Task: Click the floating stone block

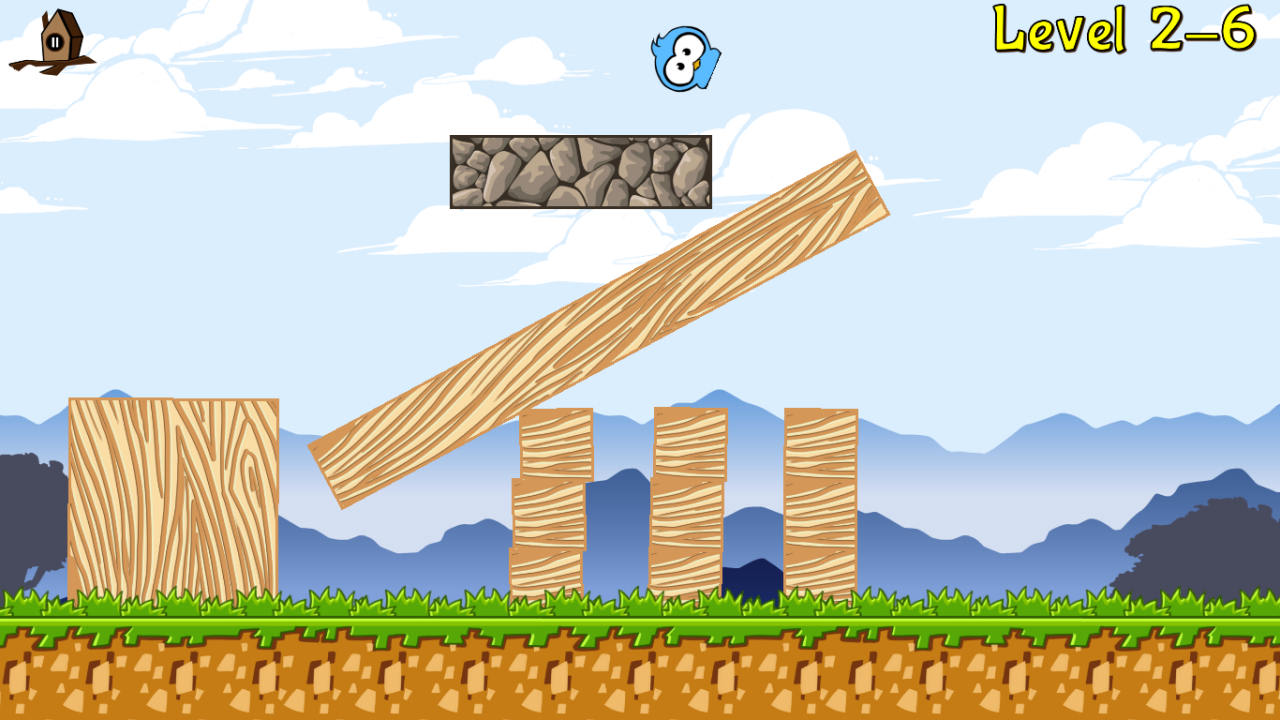Action: point(580,172)
